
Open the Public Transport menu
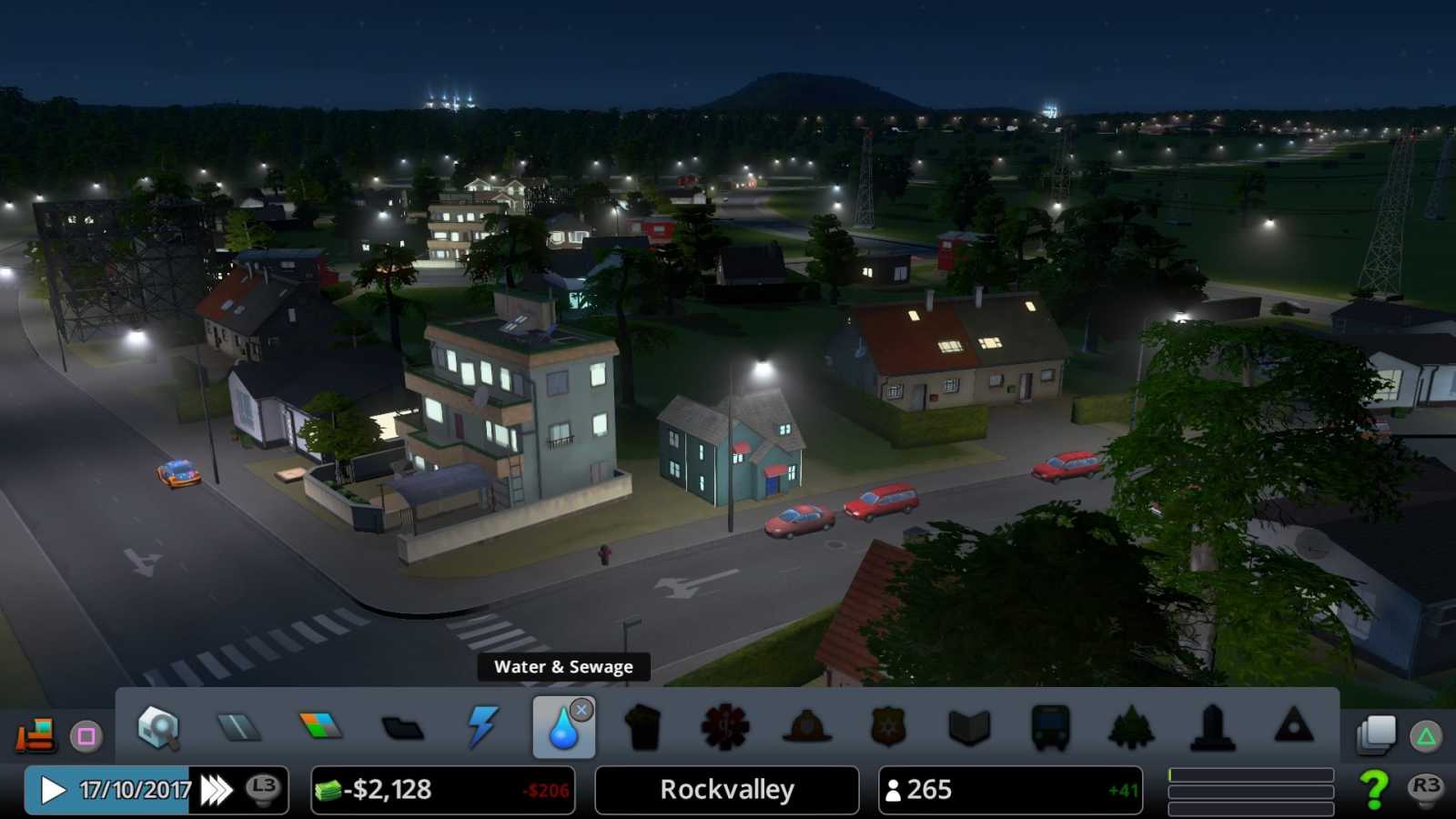pyautogui.click(x=1048, y=728)
